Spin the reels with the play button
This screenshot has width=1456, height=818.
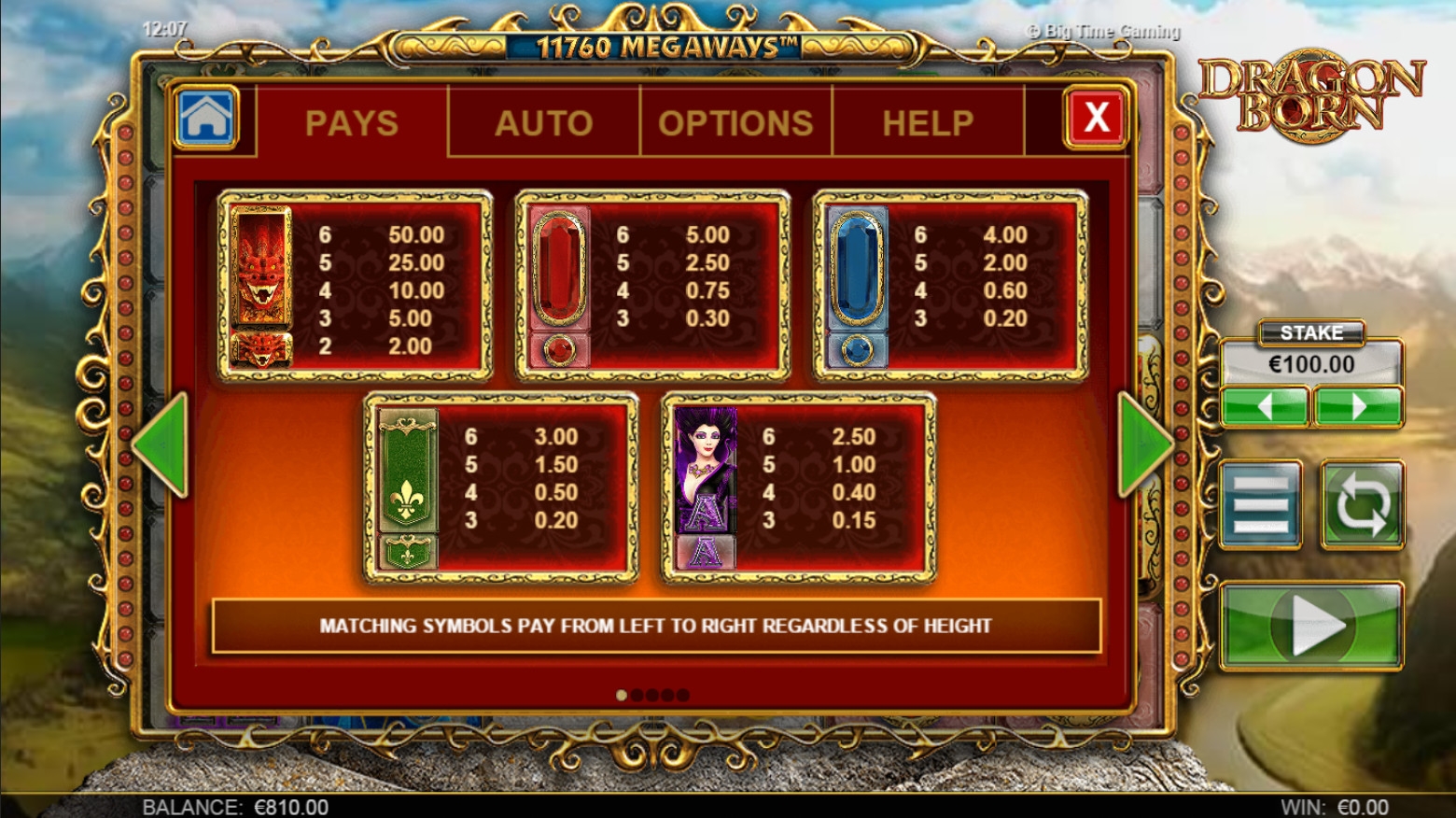pos(1311,626)
